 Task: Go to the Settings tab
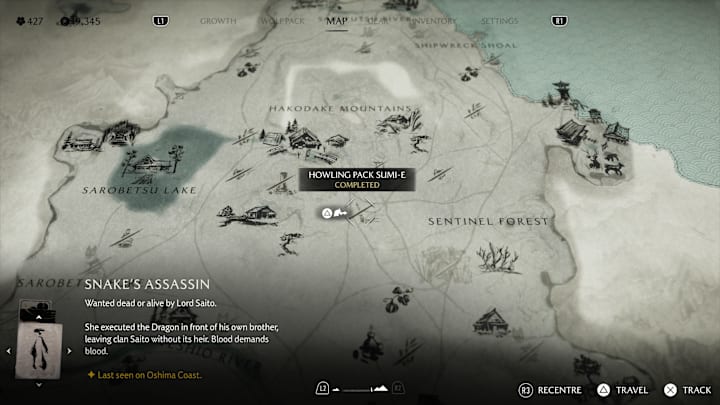(499, 20)
